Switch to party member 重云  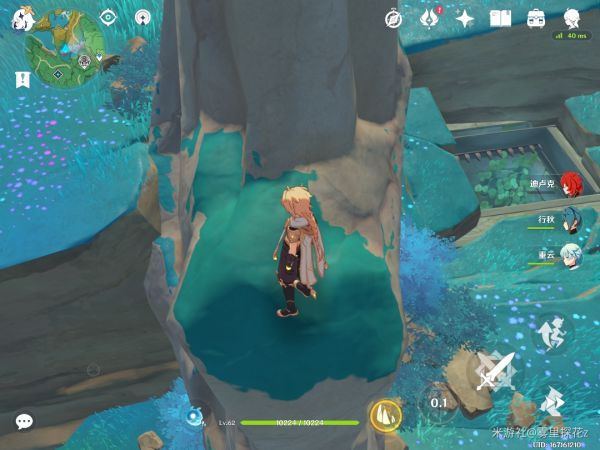click(570, 254)
